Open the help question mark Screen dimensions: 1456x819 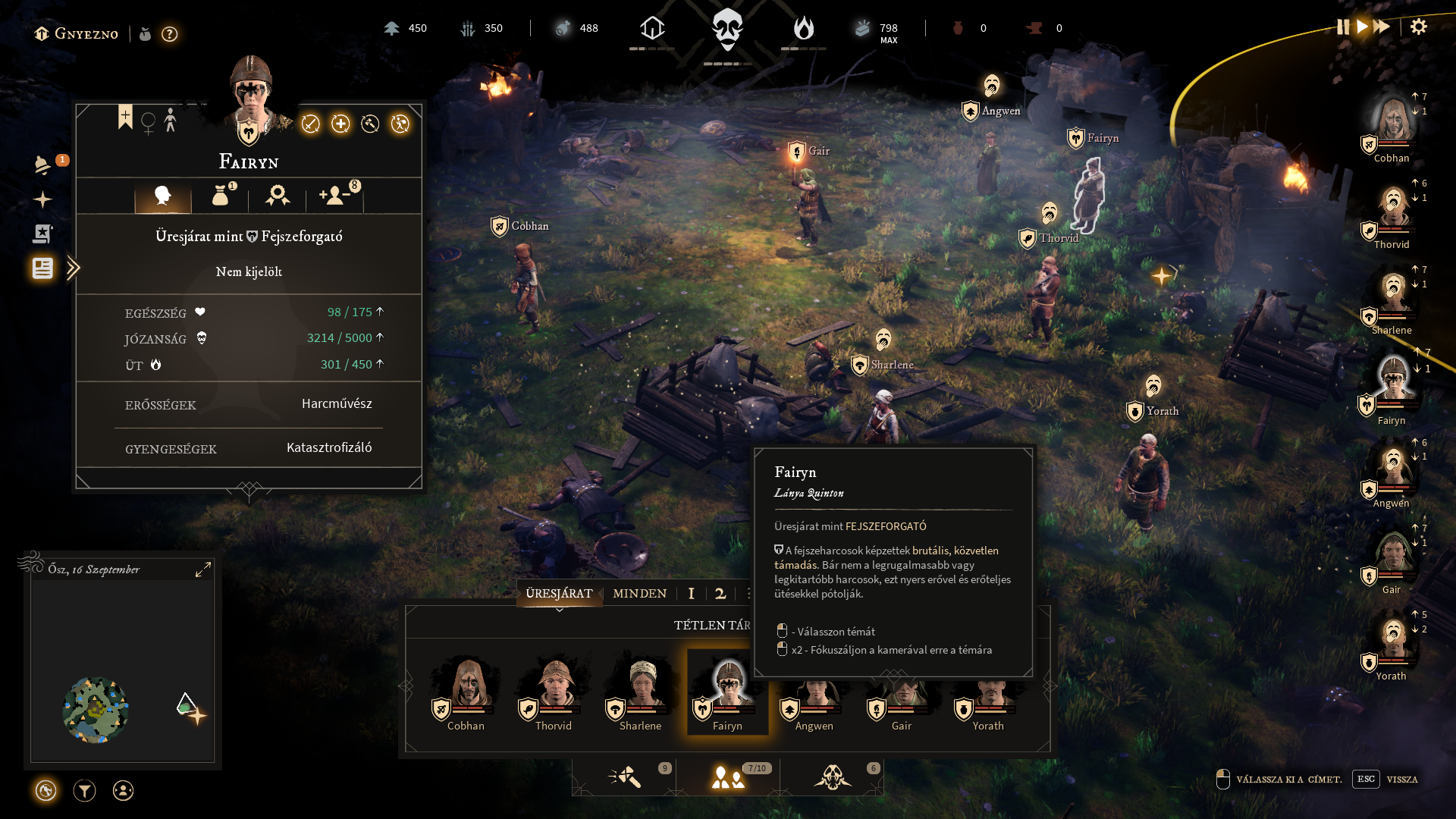pos(170,34)
